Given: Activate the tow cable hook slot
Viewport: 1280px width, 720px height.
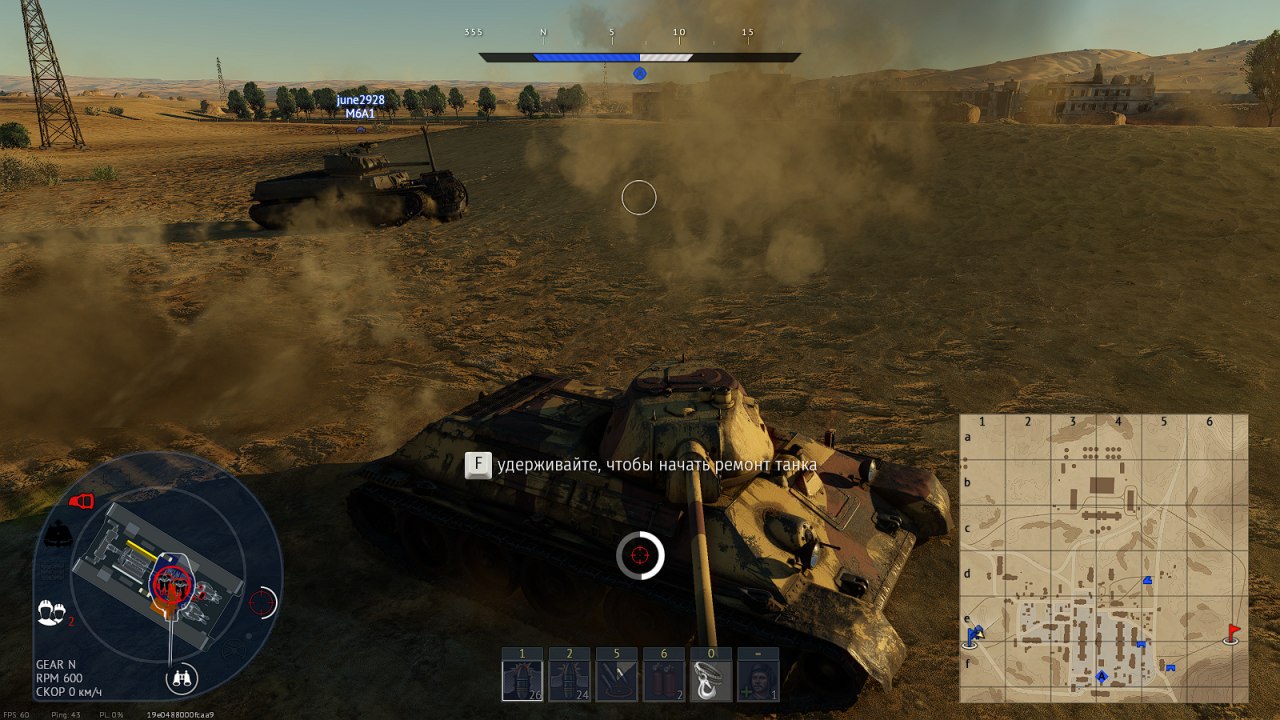Looking at the screenshot, I should coord(710,680).
